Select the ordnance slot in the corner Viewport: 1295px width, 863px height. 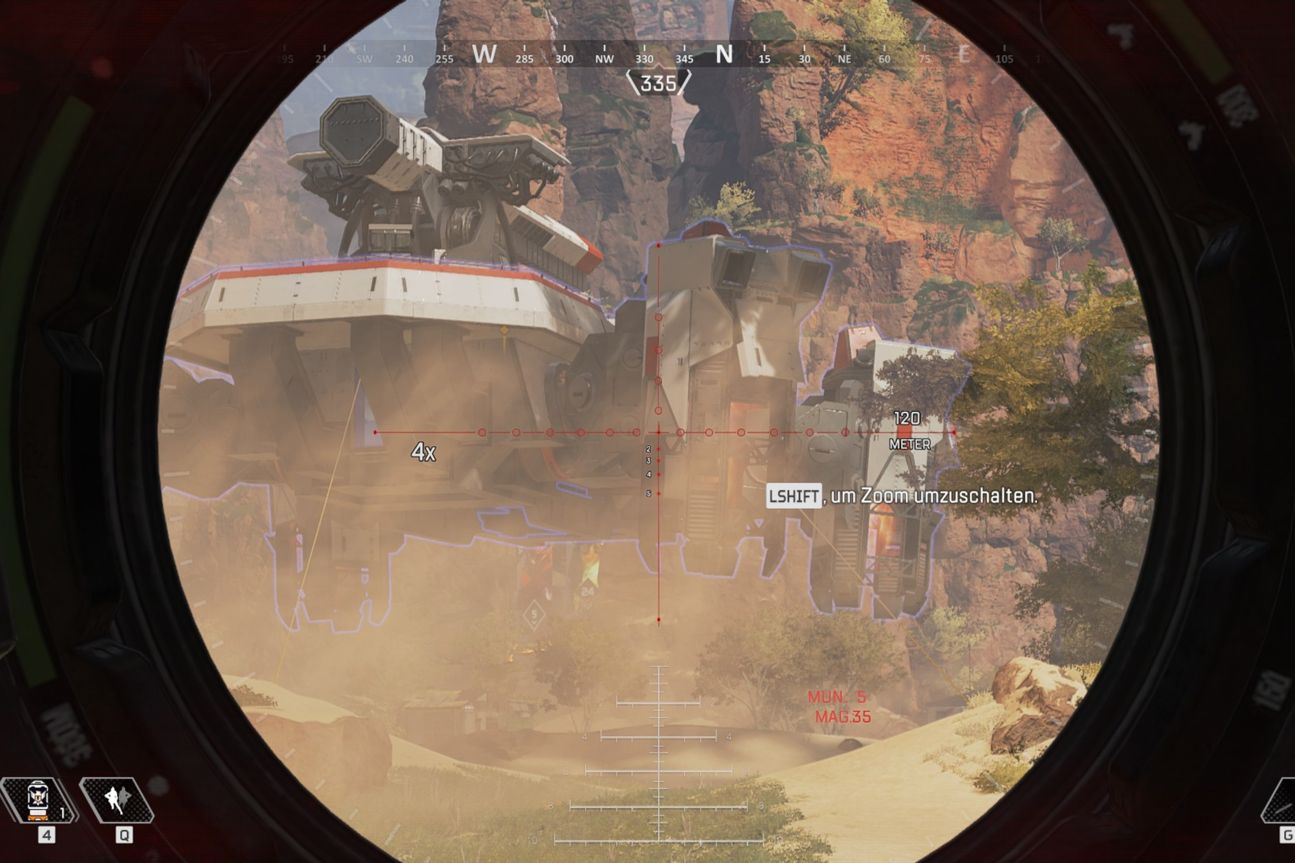pyautogui.click(x=1281, y=803)
